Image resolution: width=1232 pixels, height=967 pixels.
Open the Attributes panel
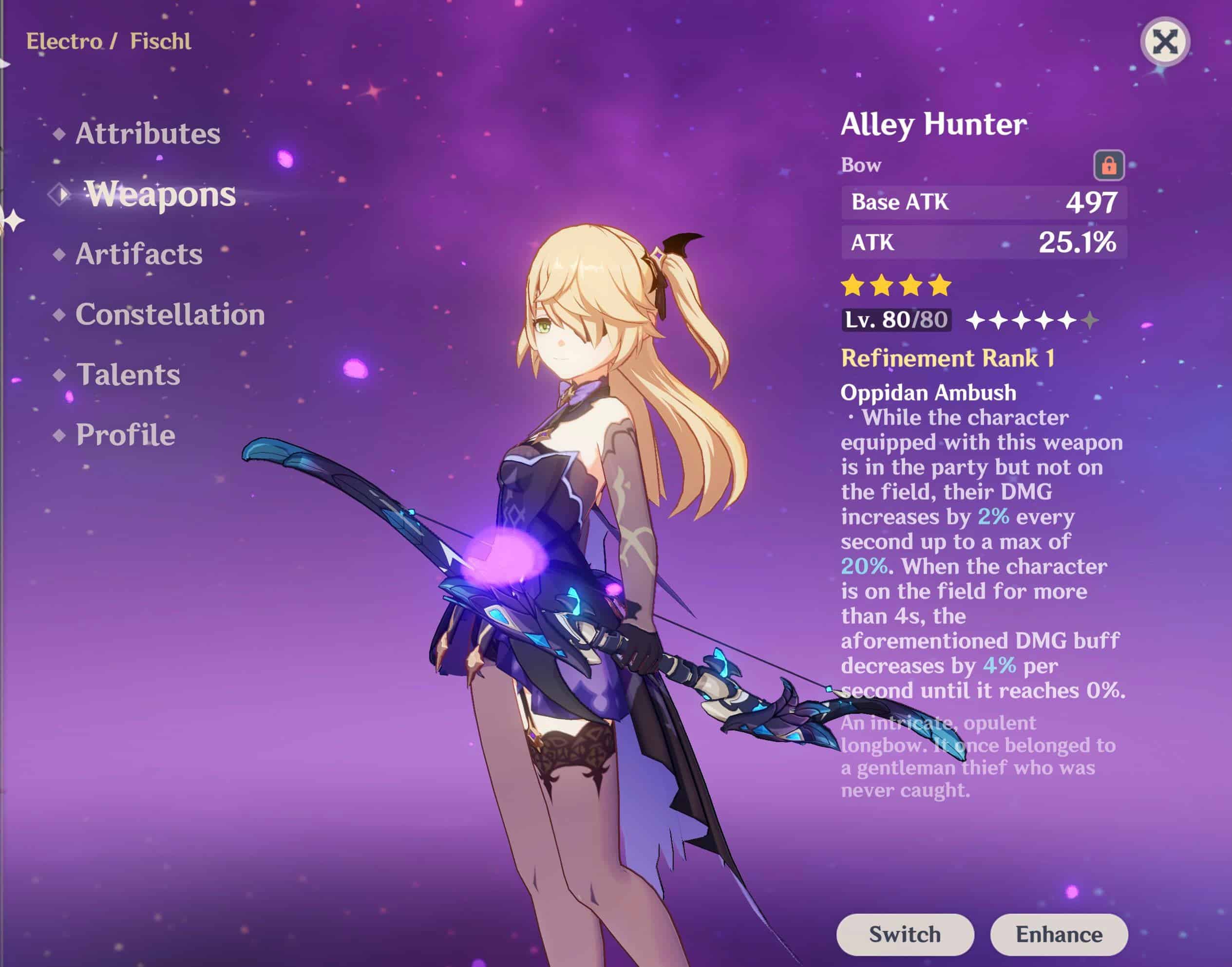coord(149,132)
